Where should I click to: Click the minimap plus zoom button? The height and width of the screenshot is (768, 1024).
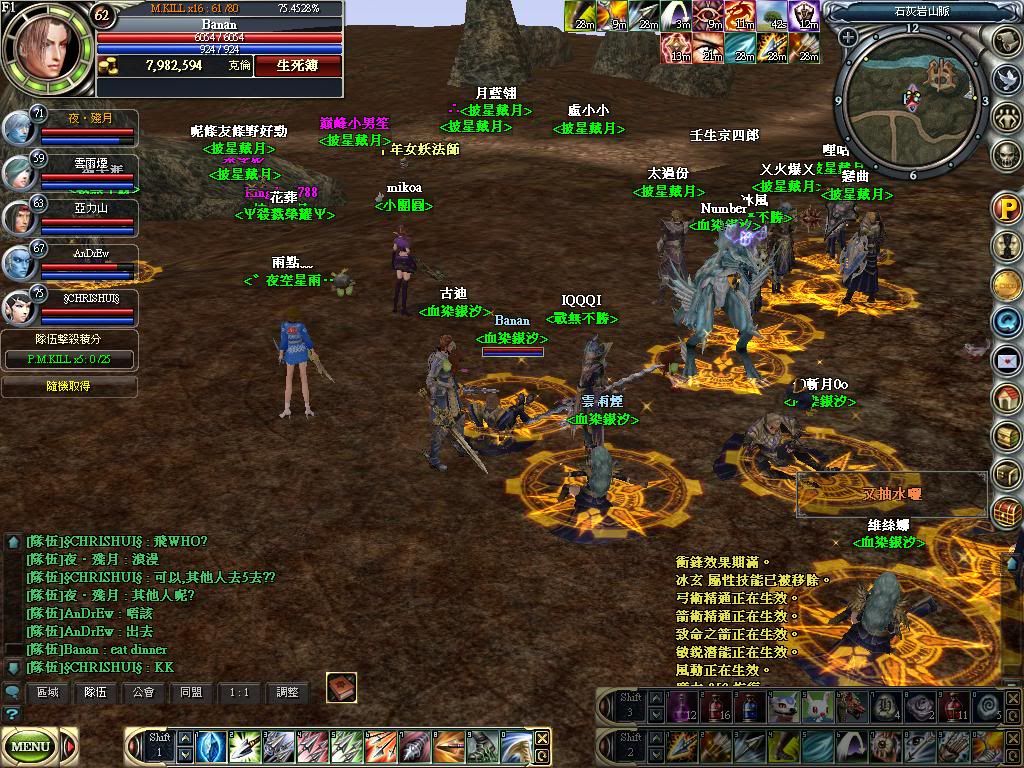[x=848, y=38]
